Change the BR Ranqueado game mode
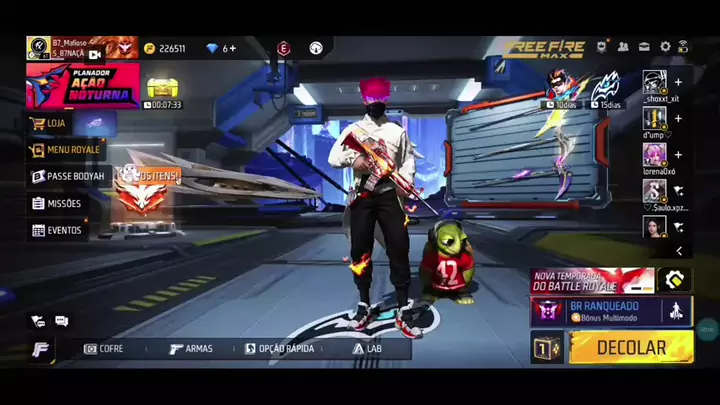720x405 pixels. pos(611,311)
